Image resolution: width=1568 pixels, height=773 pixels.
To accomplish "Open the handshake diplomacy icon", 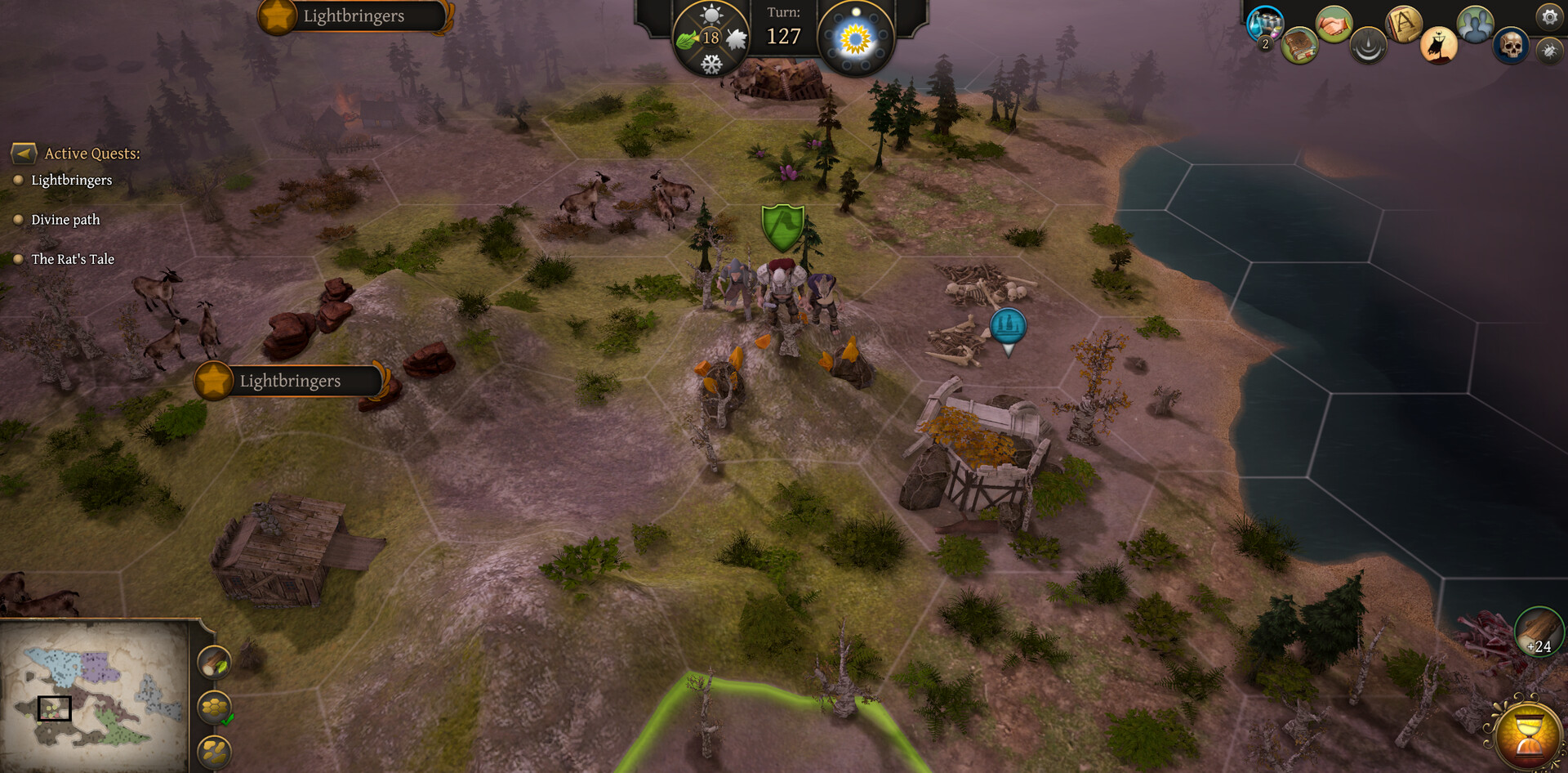I will pos(1334,25).
